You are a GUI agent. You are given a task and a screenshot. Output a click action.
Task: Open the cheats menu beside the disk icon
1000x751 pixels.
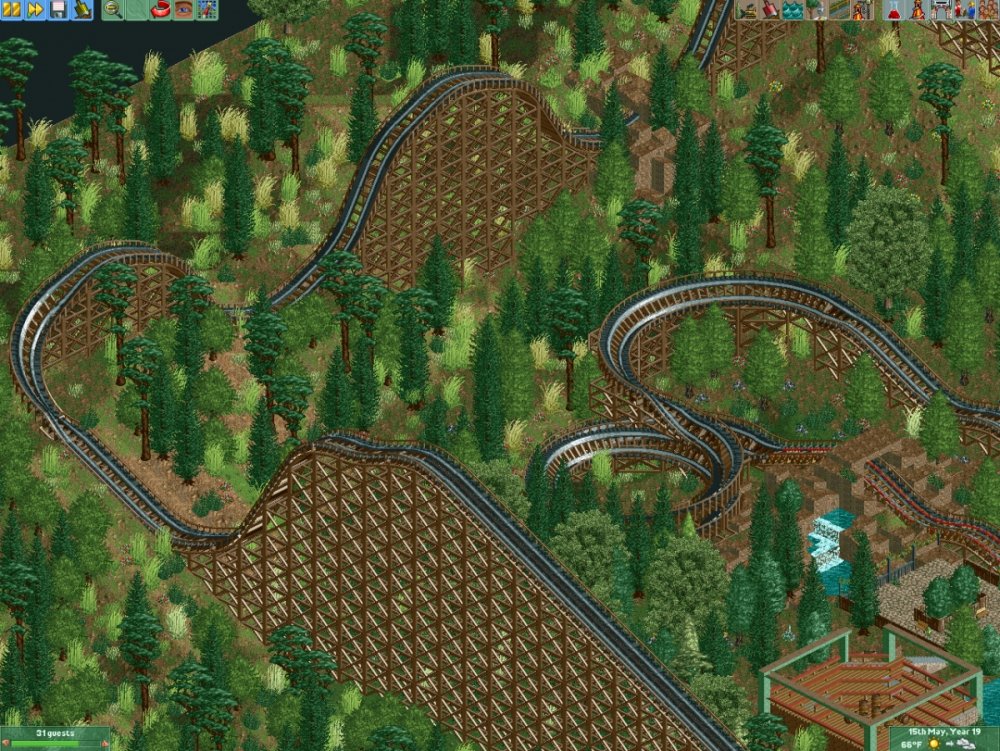coord(83,10)
